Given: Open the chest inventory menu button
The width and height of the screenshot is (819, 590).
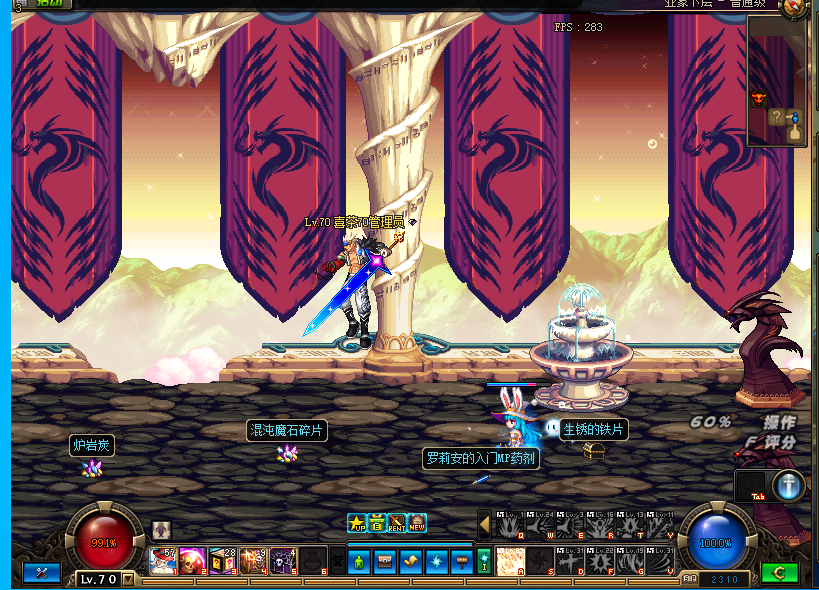Looking at the screenshot, I should click(x=386, y=561).
